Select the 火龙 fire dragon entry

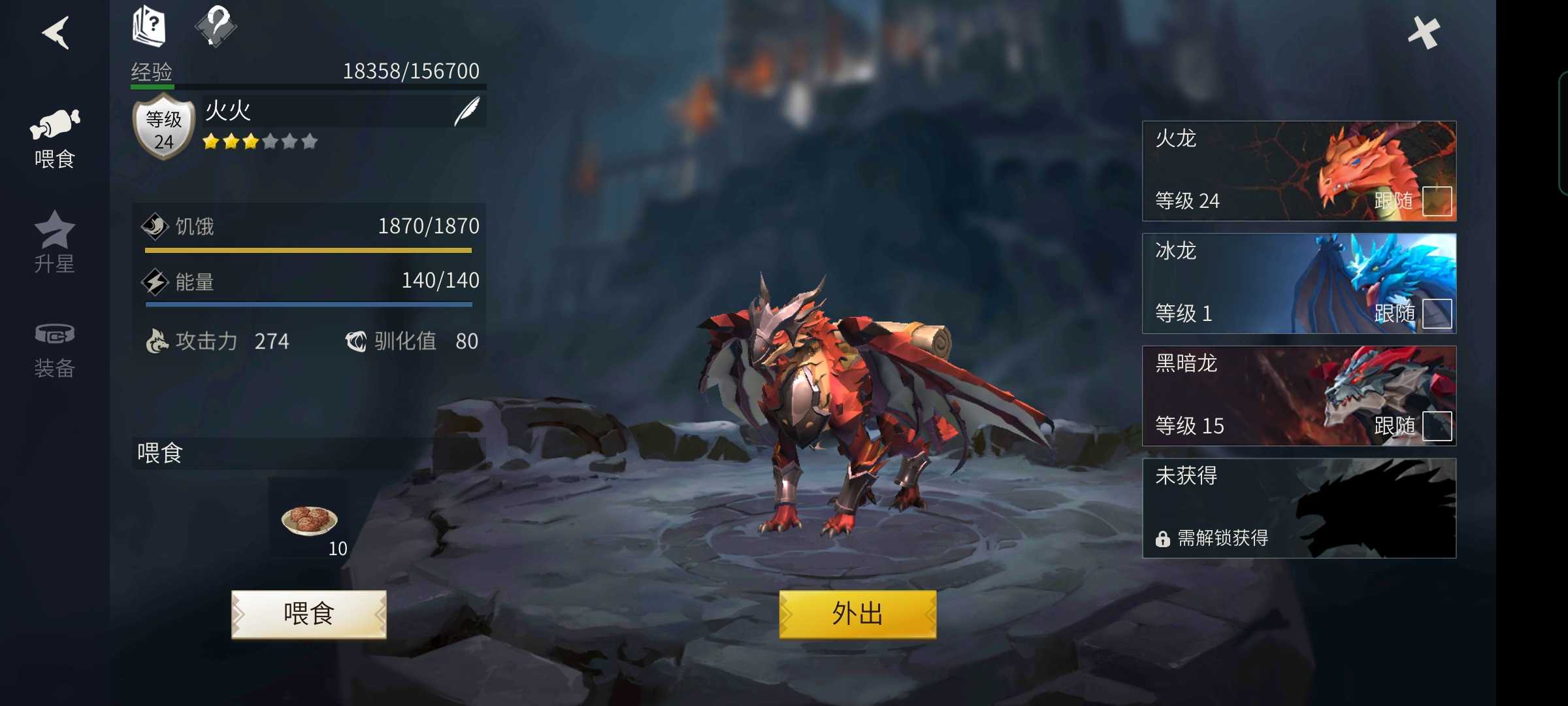[1241, 170]
